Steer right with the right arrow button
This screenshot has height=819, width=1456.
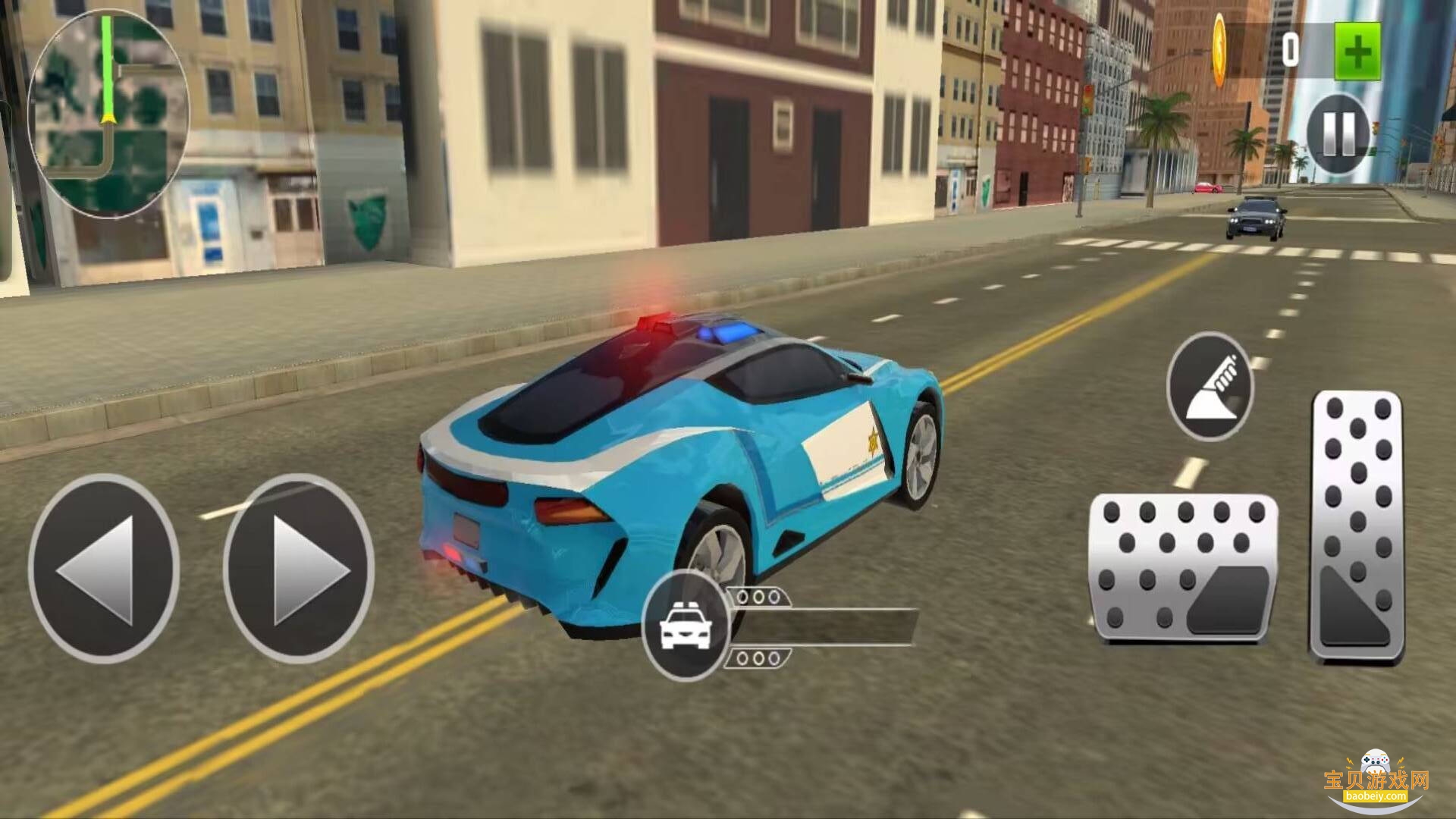299,569
